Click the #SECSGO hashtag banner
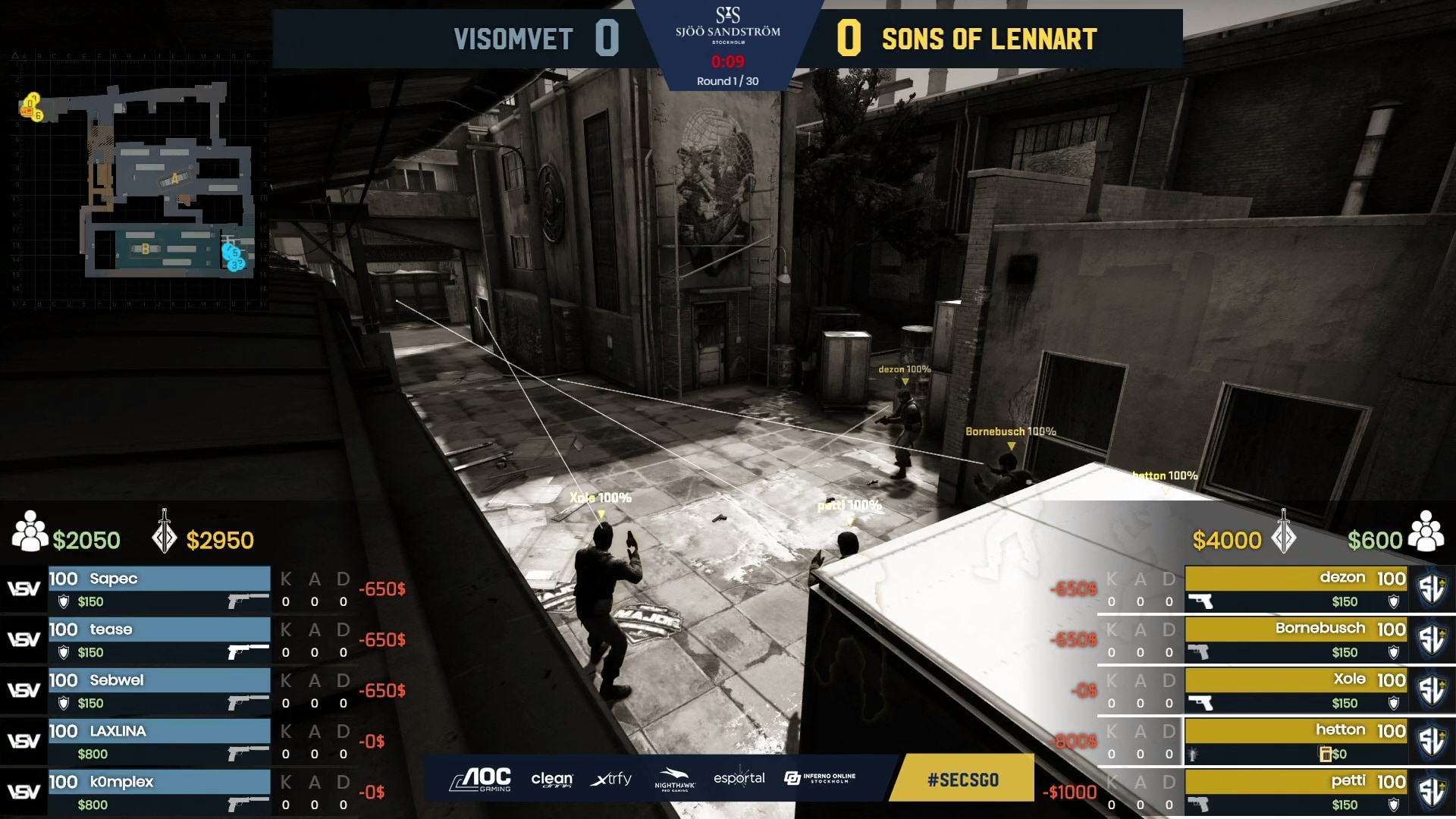1456x819 pixels. pos(963,780)
